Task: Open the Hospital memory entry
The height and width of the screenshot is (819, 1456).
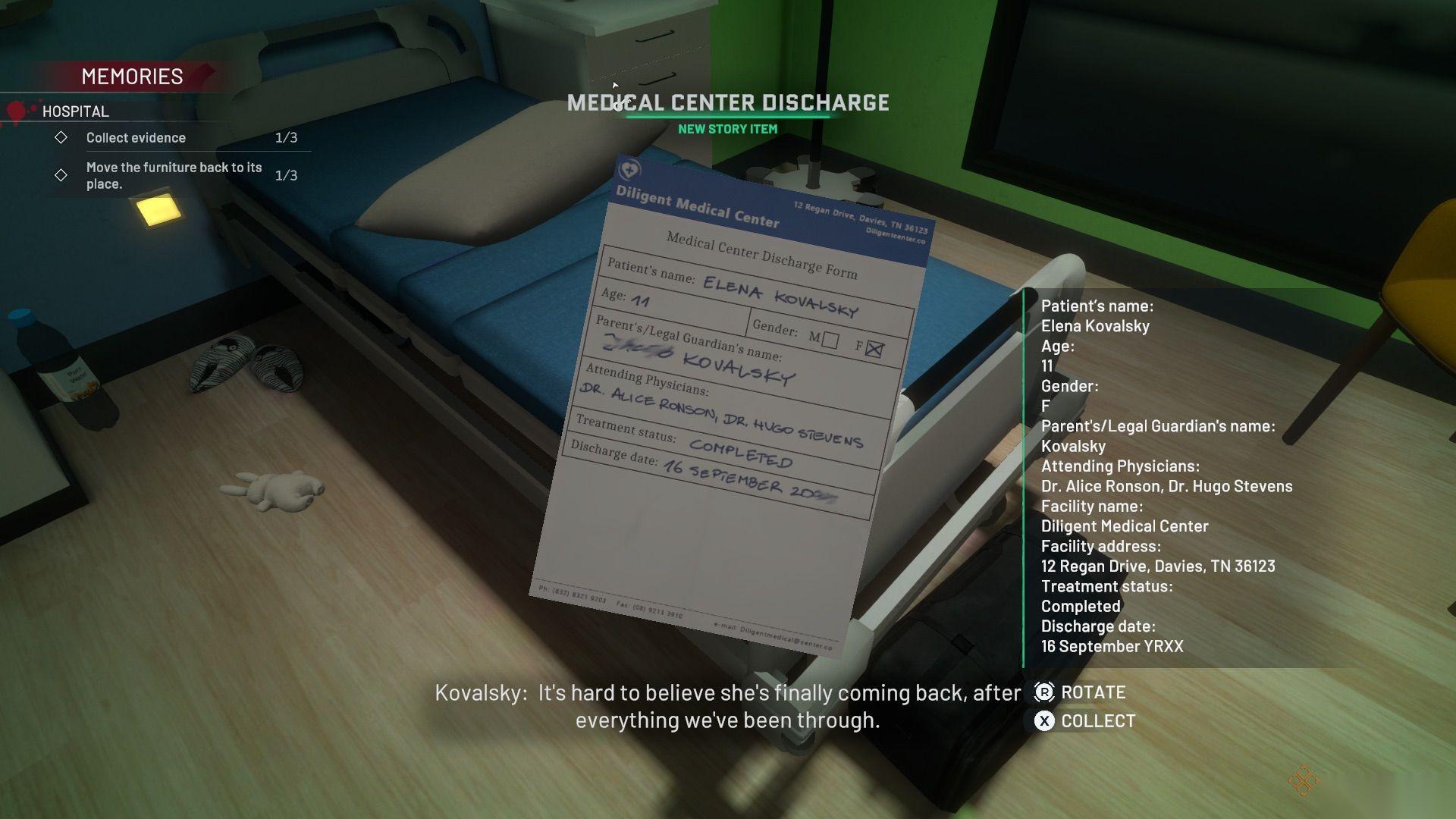Action: pyautogui.click(x=76, y=111)
